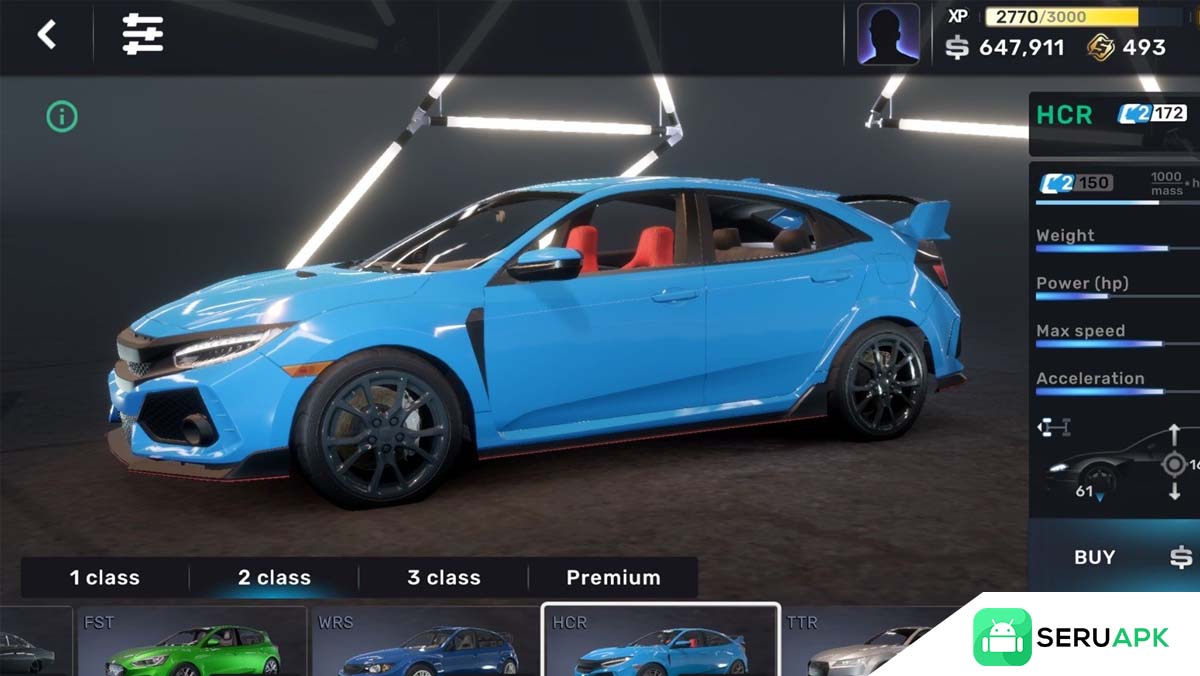Go back using the arrow button
This screenshot has width=1200, height=676.
pyautogui.click(x=47, y=35)
